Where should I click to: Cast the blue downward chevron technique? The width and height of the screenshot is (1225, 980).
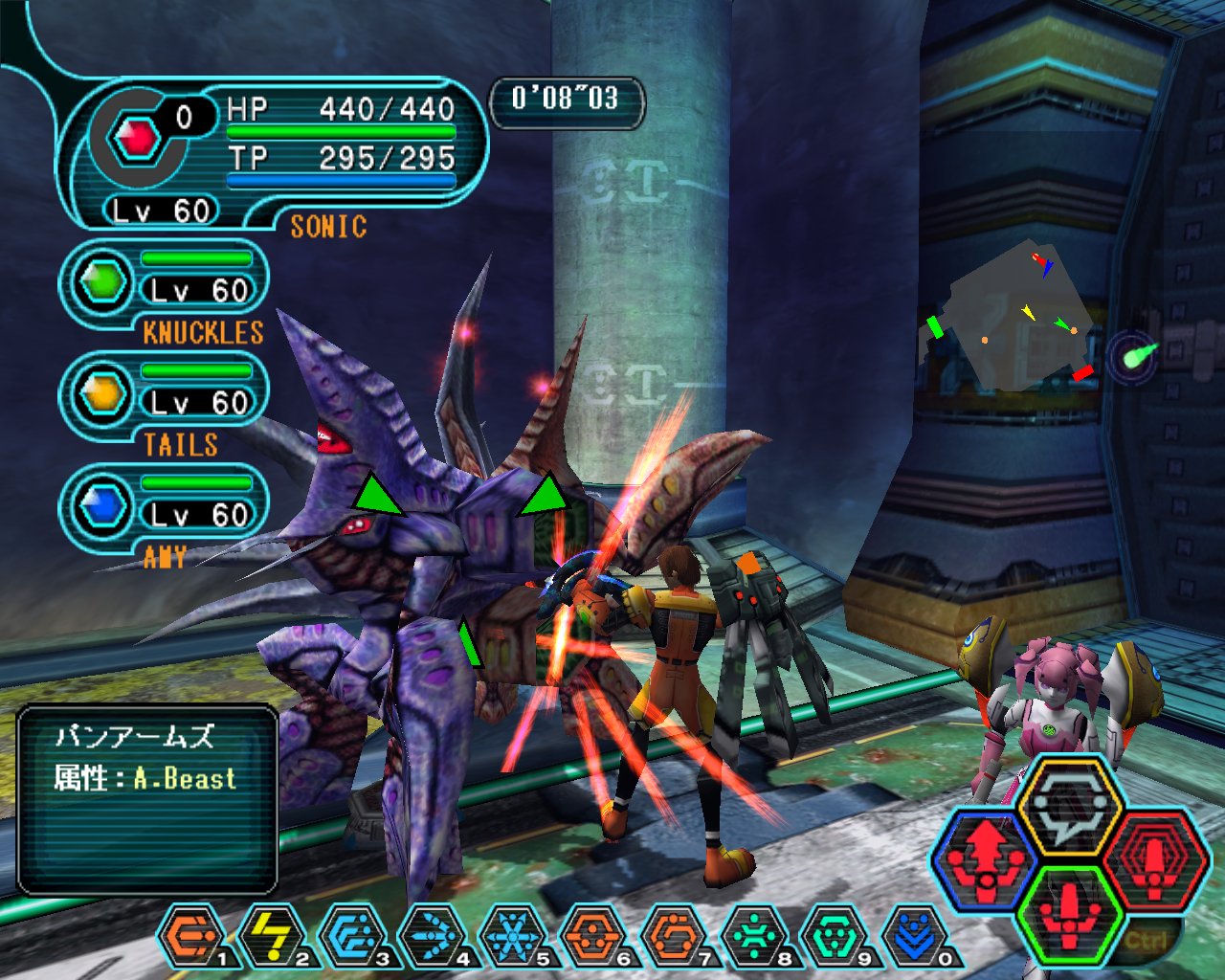(x=914, y=935)
